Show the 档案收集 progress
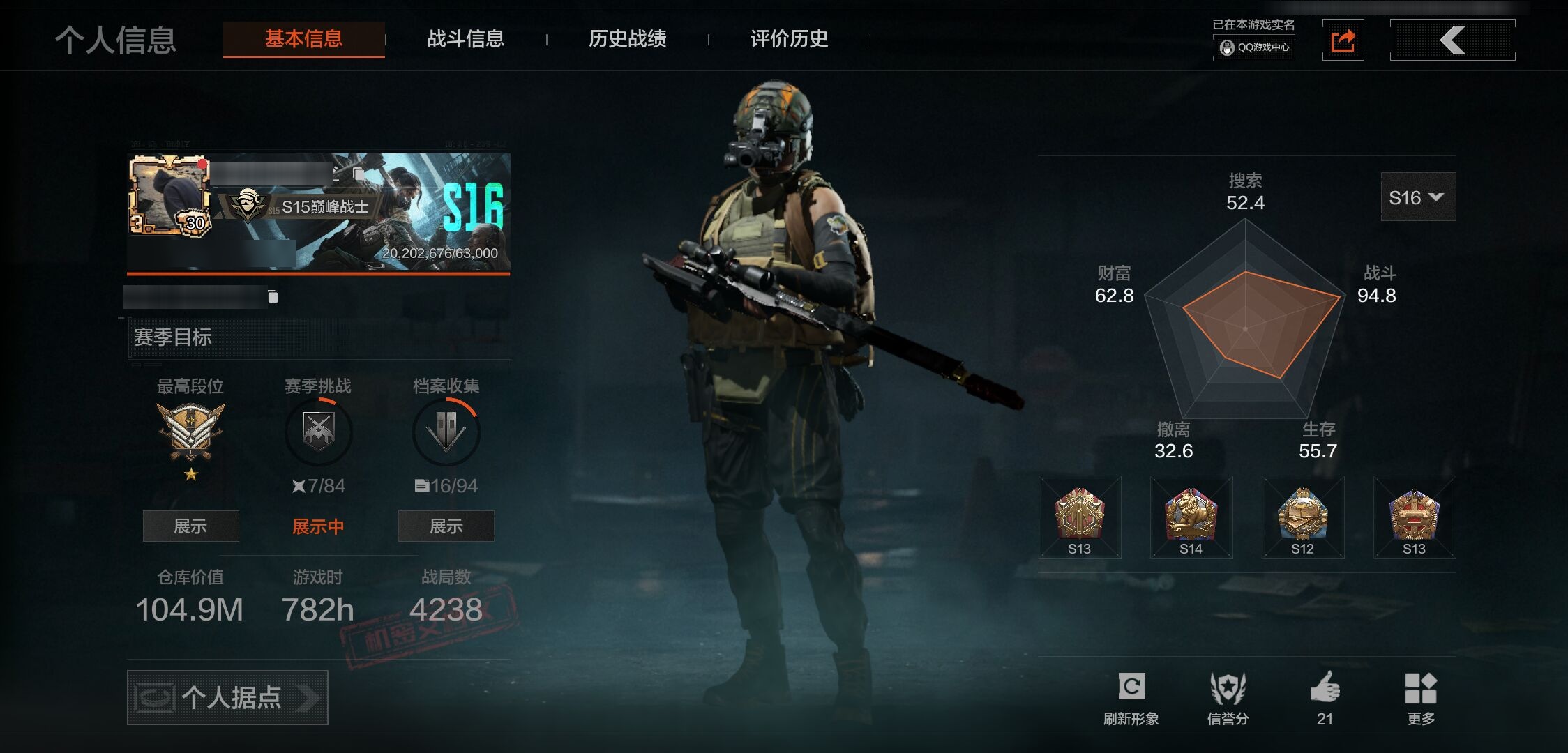Image resolution: width=1568 pixels, height=753 pixels. (x=446, y=526)
